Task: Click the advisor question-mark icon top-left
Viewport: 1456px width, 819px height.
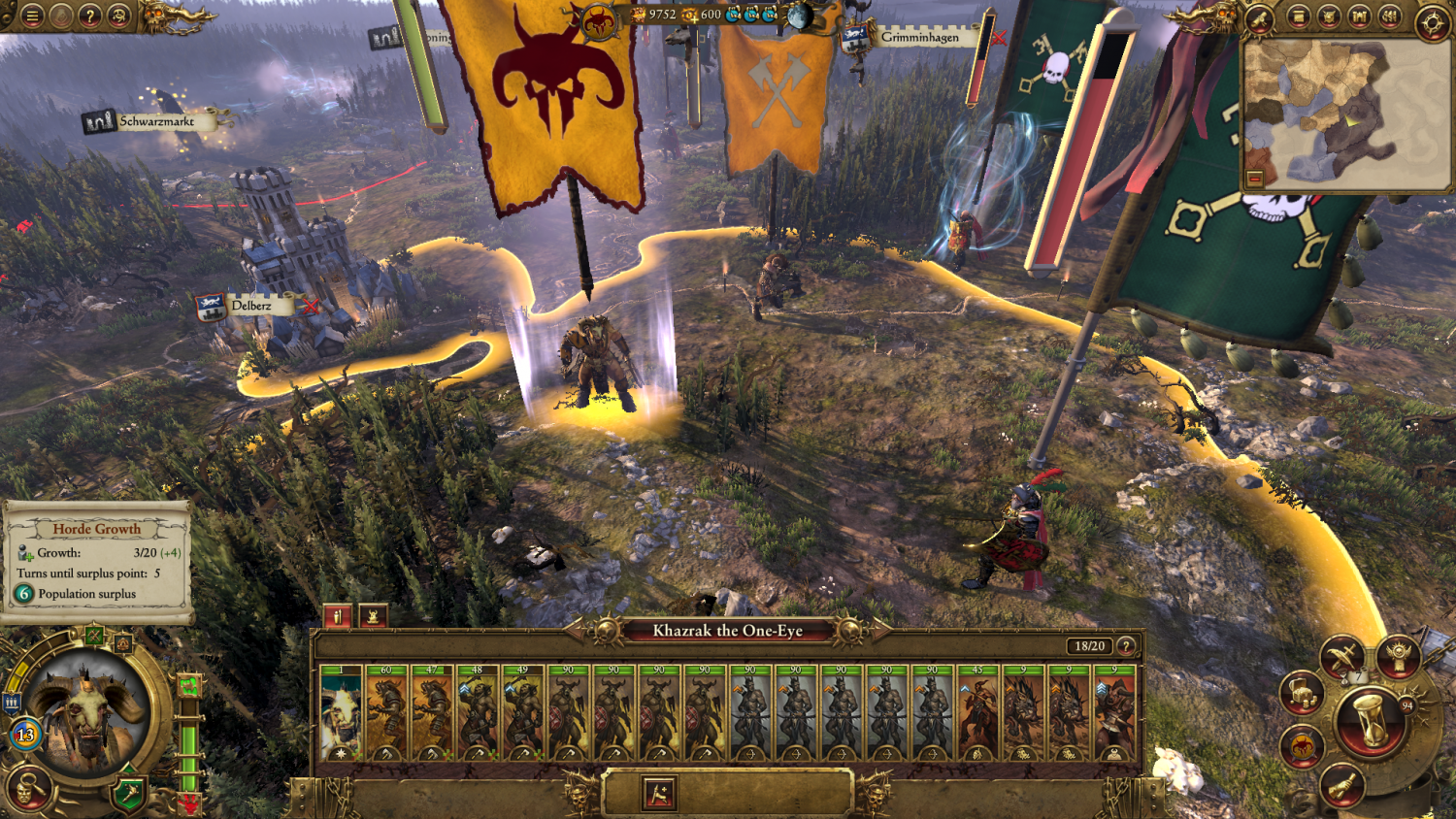Action: tap(89, 16)
